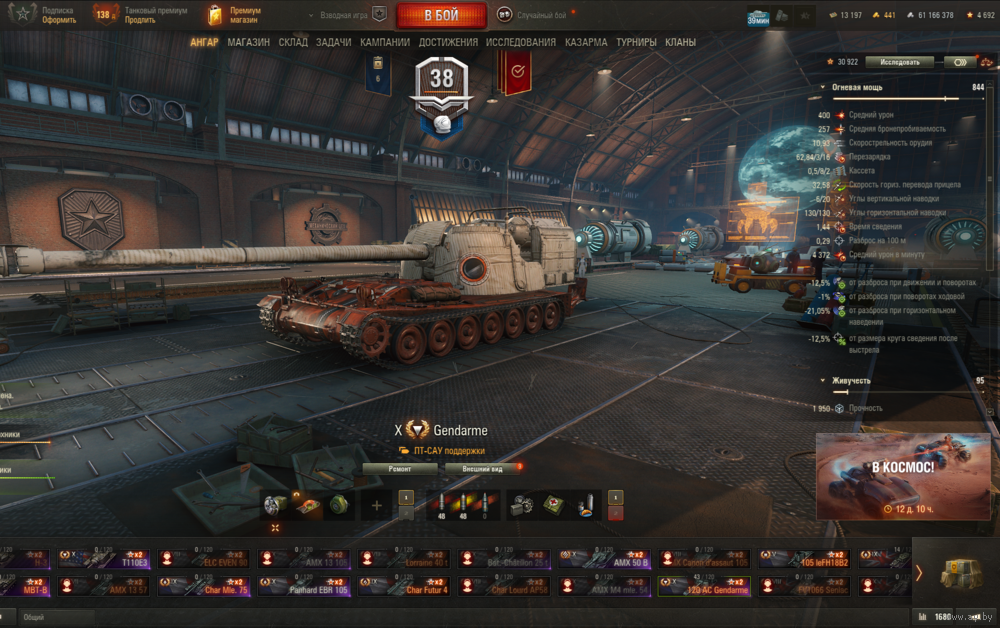Open the Магазин (Store) tab
This screenshot has width=1000, height=628.
click(x=248, y=43)
